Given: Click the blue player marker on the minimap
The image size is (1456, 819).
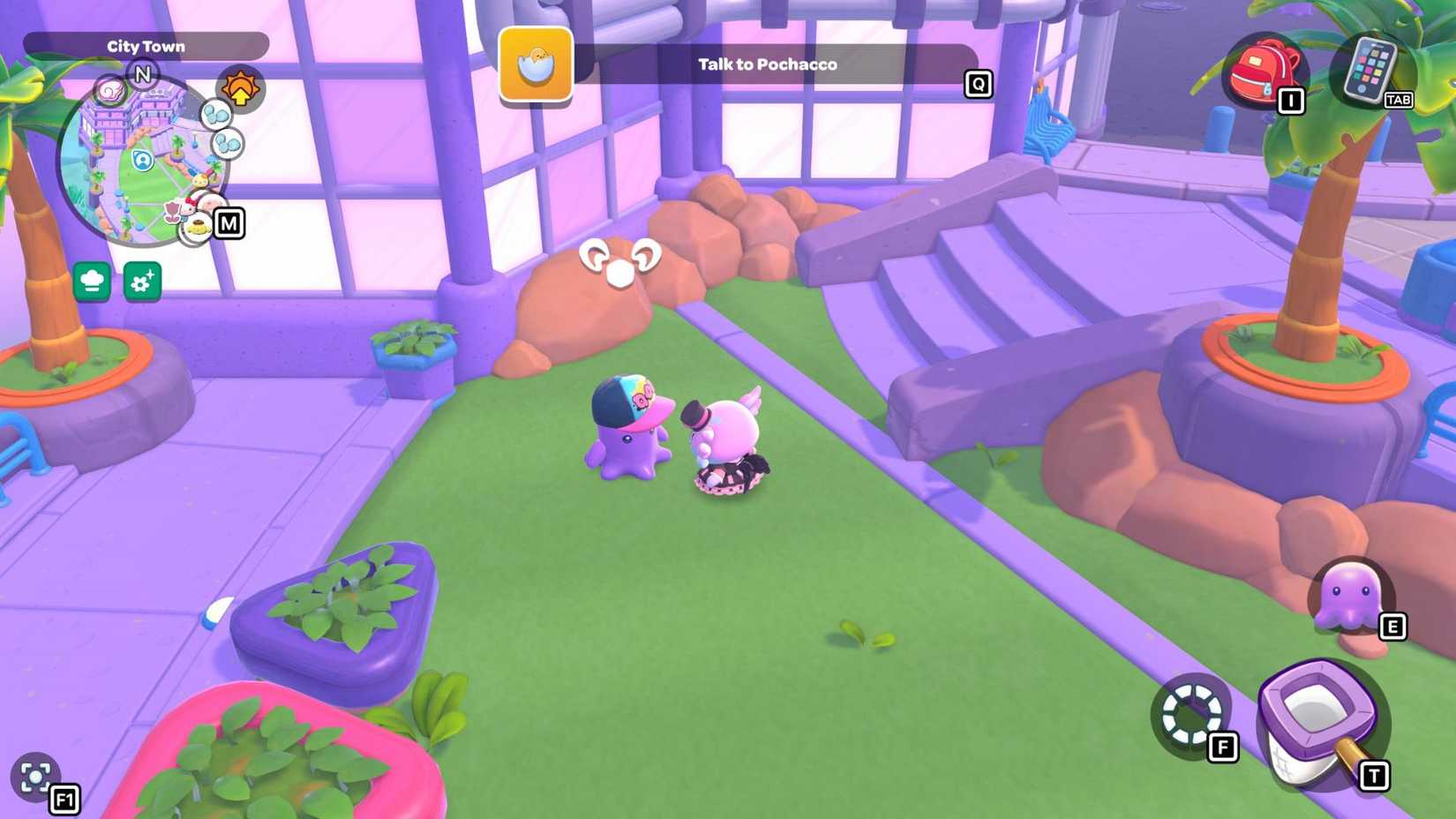Looking at the screenshot, I should click(143, 160).
